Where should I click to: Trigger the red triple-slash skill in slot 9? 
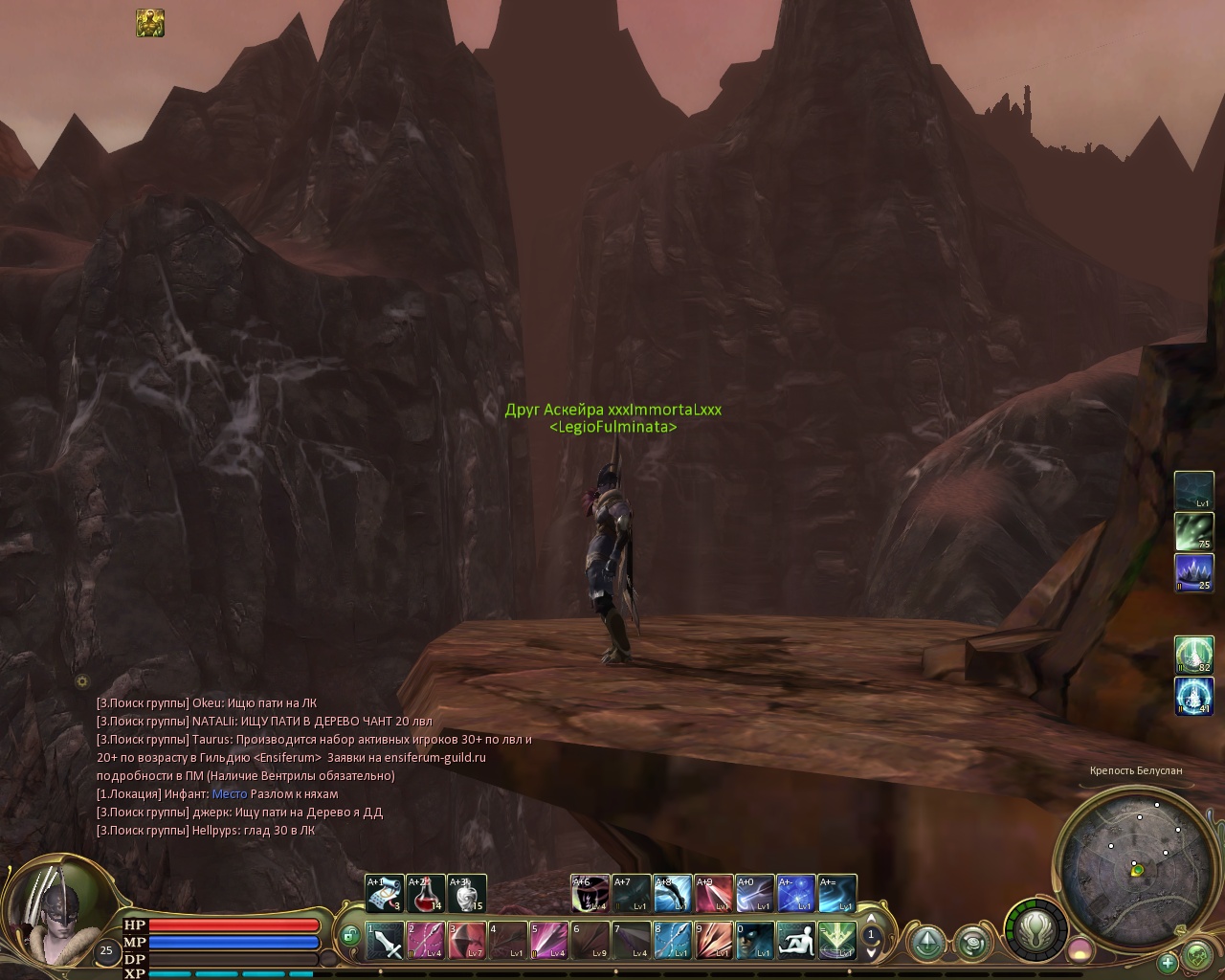click(713, 941)
